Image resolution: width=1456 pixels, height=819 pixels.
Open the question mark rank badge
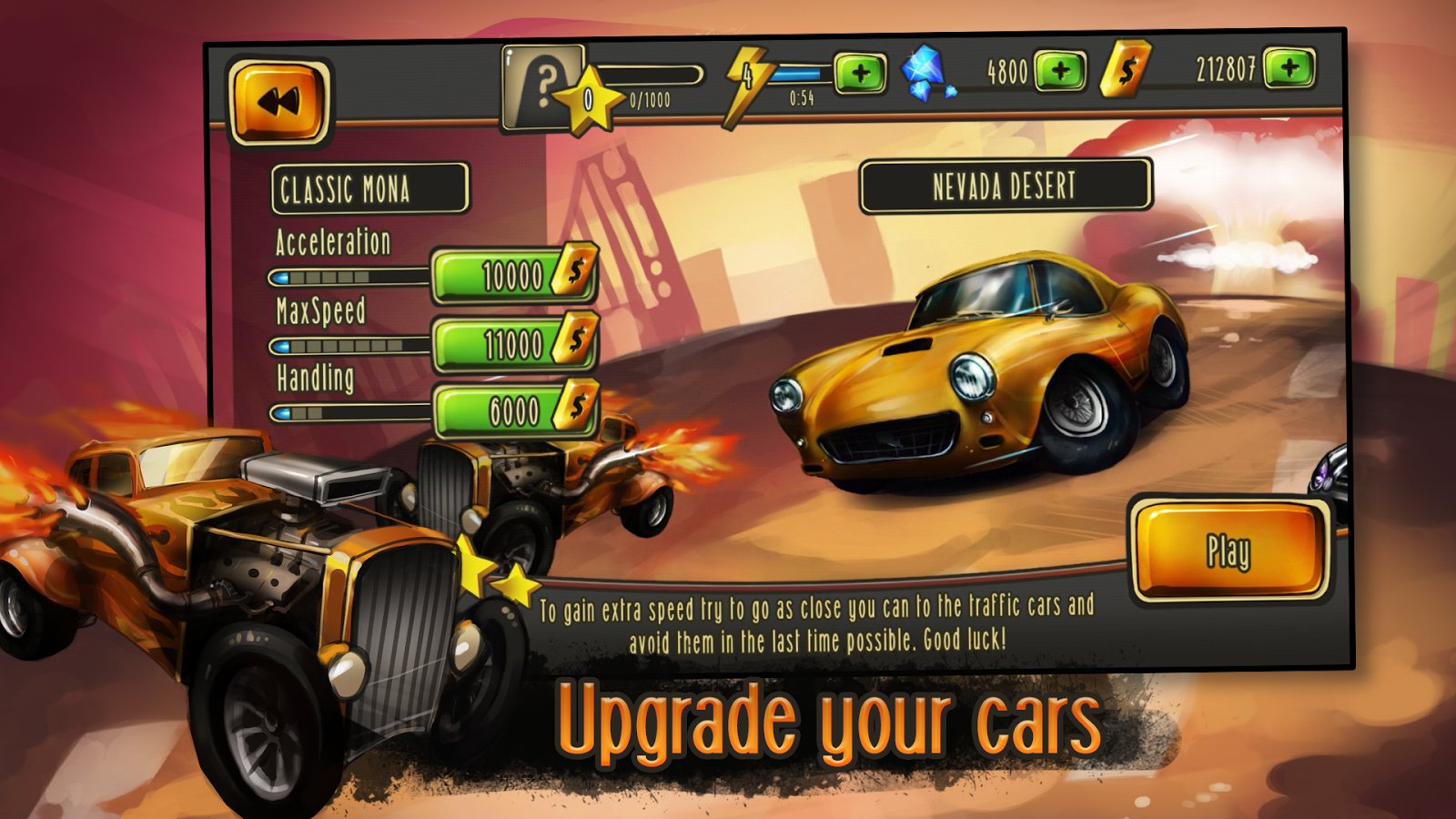[x=543, y=87]
